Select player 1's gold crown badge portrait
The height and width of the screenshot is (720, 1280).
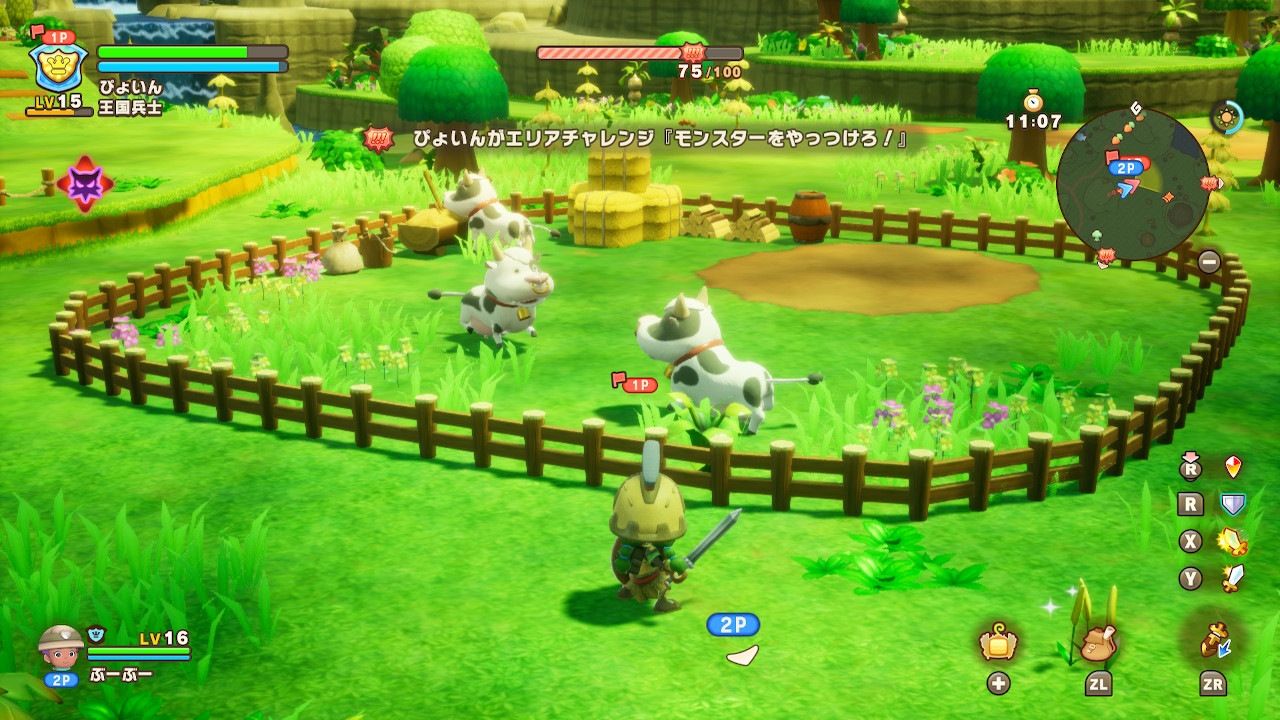(58, 67)
